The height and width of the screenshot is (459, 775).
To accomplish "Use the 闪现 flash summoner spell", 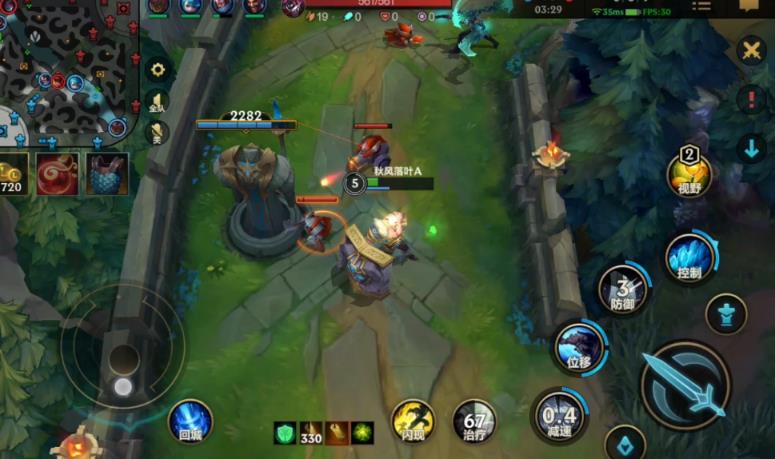I will pyautogui.click(x=412, y=420).
